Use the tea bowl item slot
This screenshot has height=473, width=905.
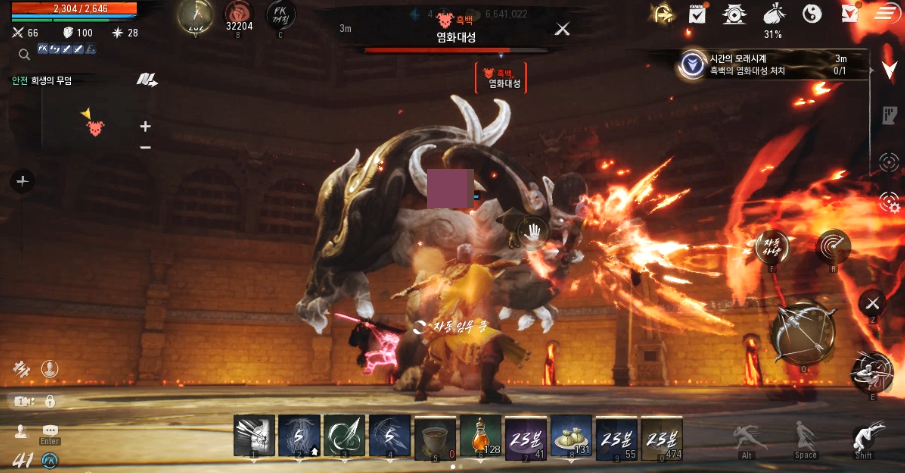(x=435, y=436)
